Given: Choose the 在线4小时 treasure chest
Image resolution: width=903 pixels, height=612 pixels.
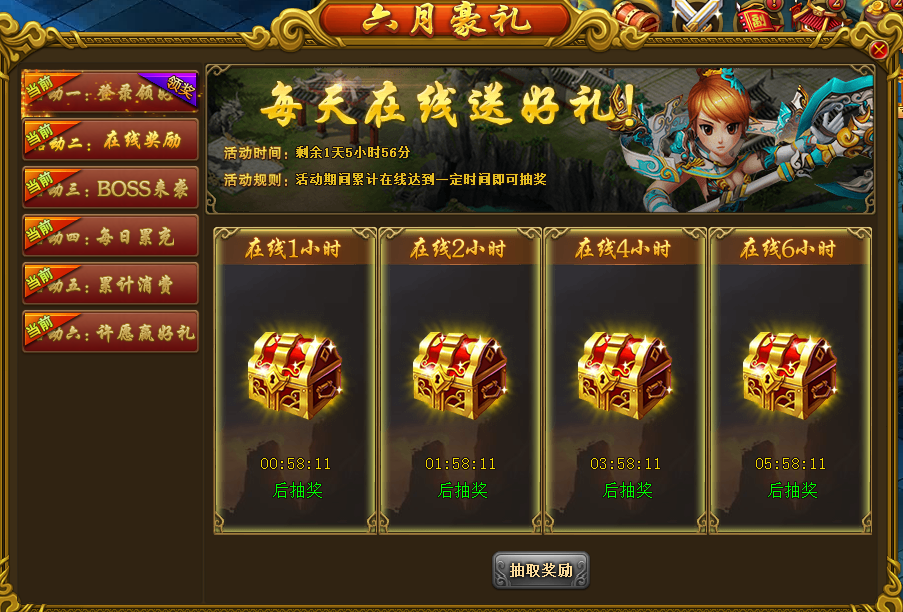Looking at the screenshot, I should [625, 376].
